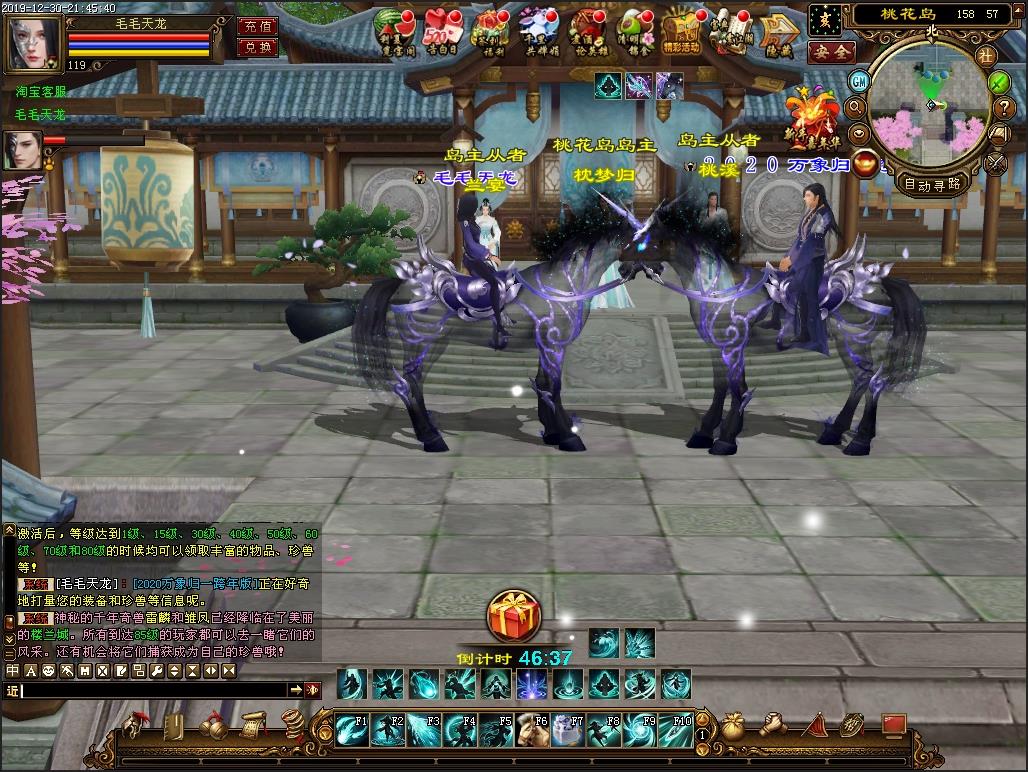Use the F7 hotbar slot item
1028x772 pixels.
[568, 730]
